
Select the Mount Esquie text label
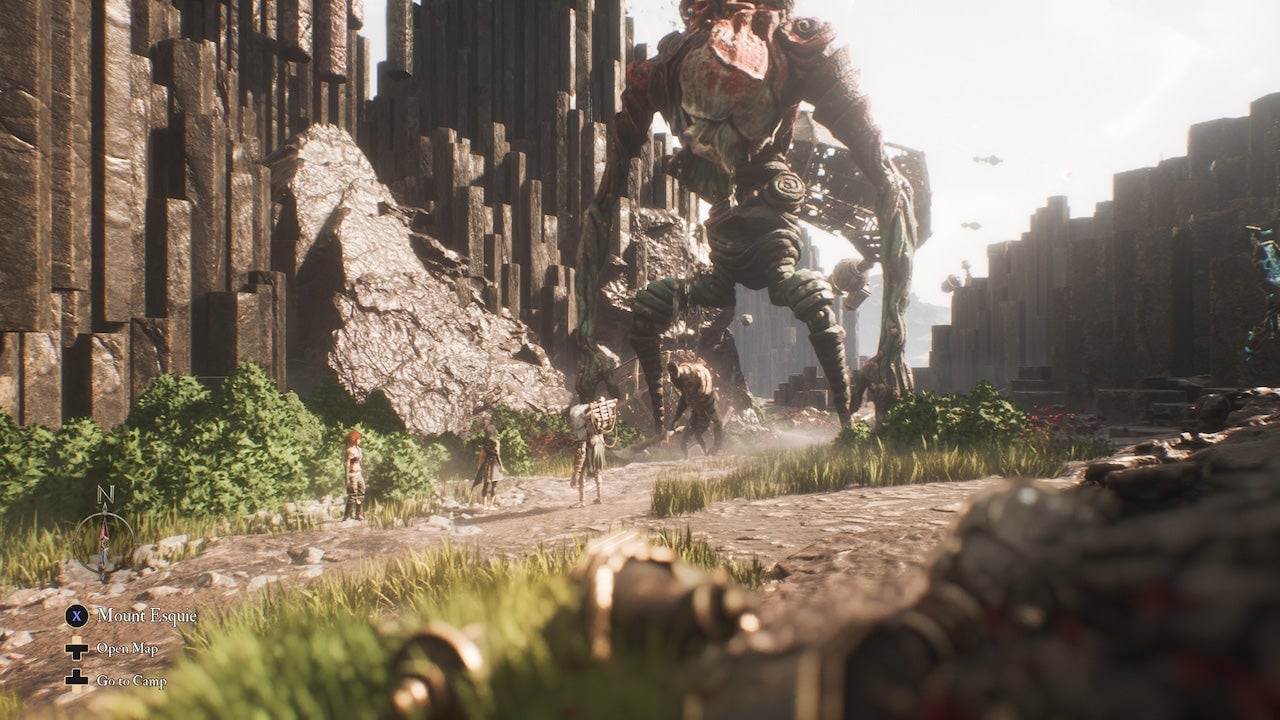coord(147,615)
